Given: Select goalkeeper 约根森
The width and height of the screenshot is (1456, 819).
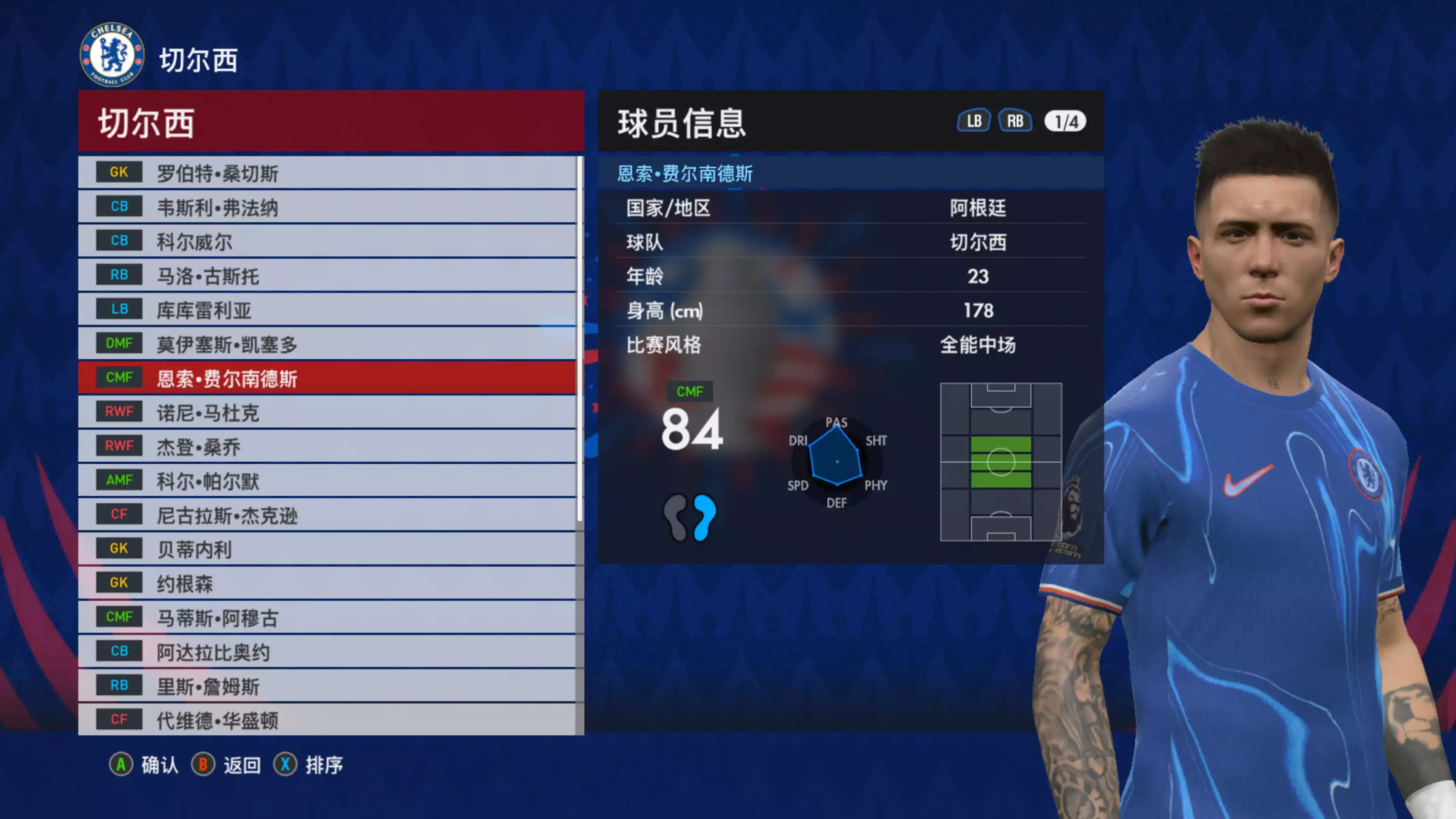Looking at the screenshot, I should coord(328,584).
